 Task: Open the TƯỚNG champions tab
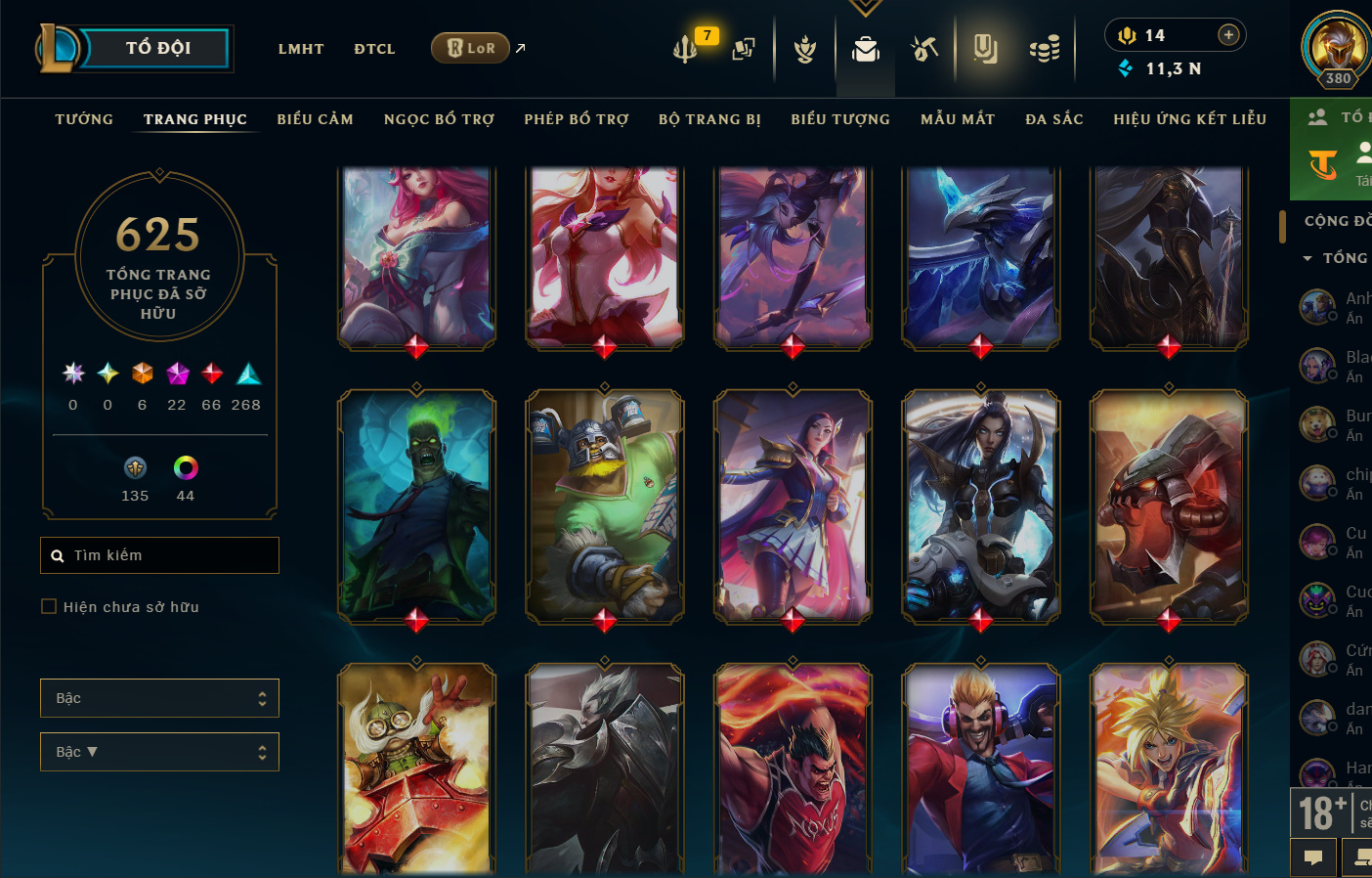[x=84, y=119]
